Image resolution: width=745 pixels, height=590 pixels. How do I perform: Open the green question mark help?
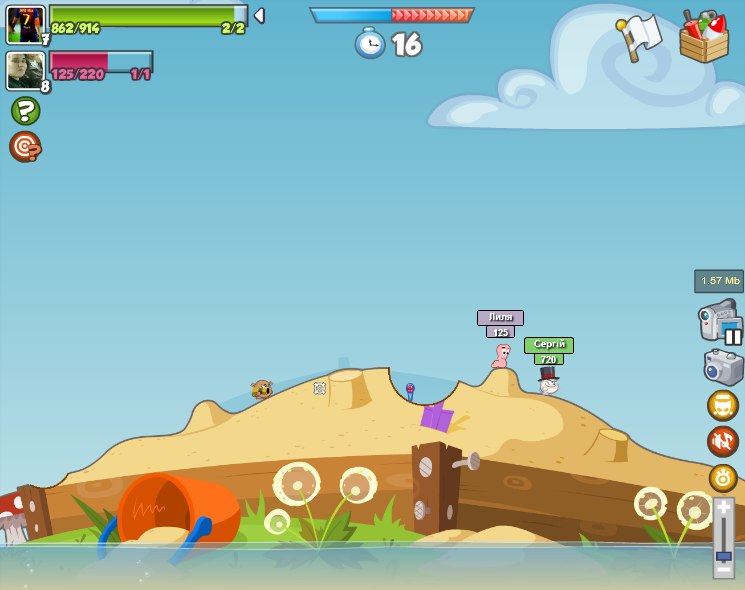[25, 110]
